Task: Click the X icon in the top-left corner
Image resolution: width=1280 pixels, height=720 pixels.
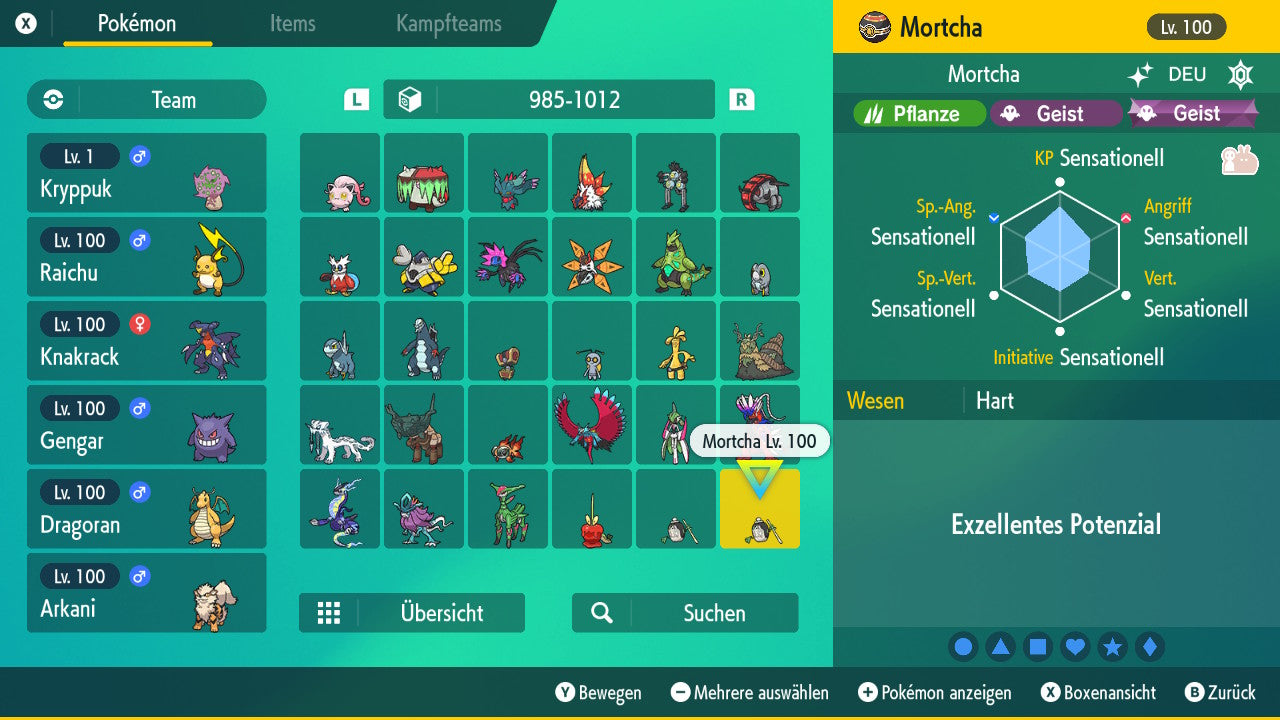Action: pos(27,21)
